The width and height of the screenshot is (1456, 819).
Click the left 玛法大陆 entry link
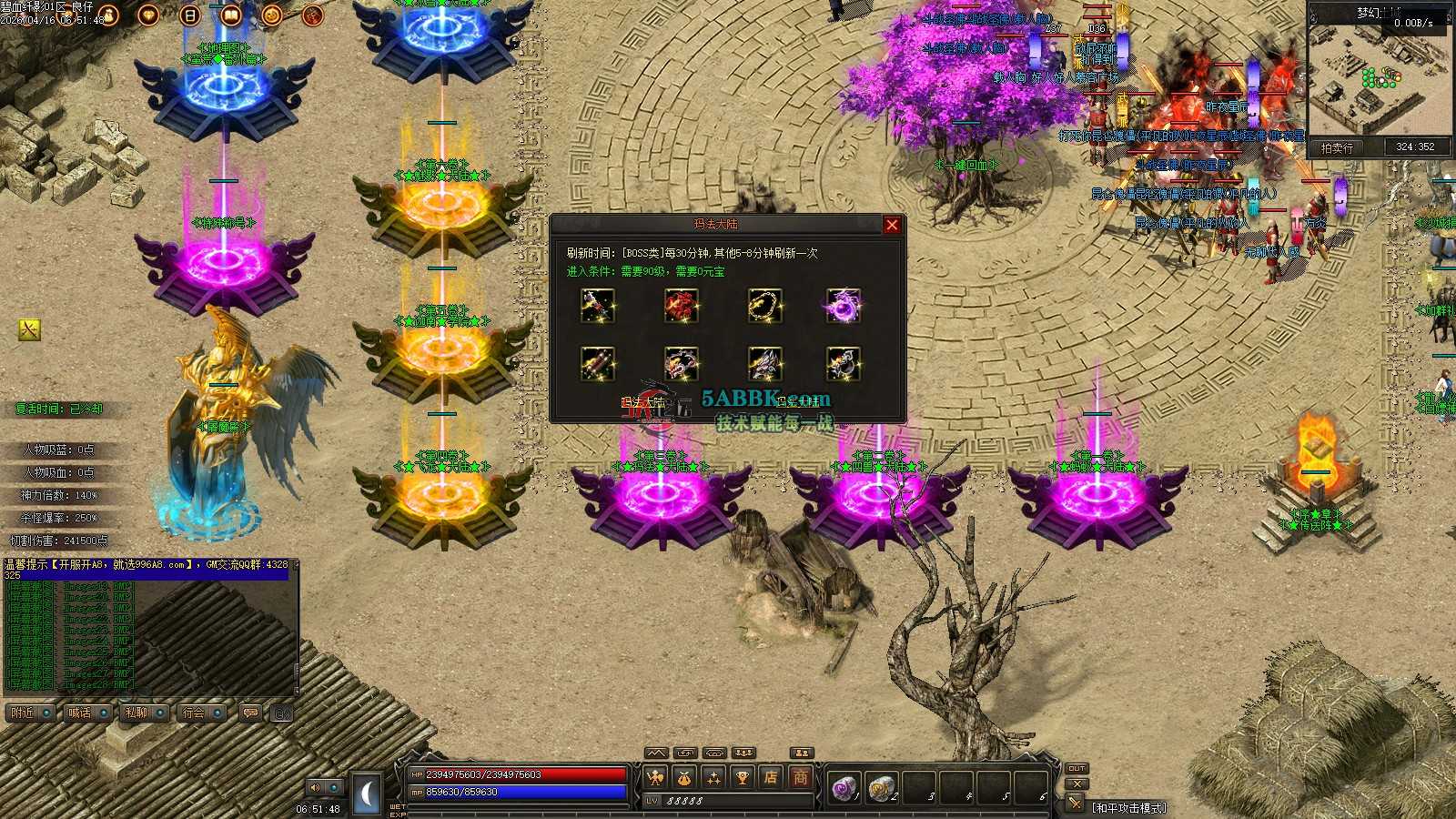[x=642, y=401]
